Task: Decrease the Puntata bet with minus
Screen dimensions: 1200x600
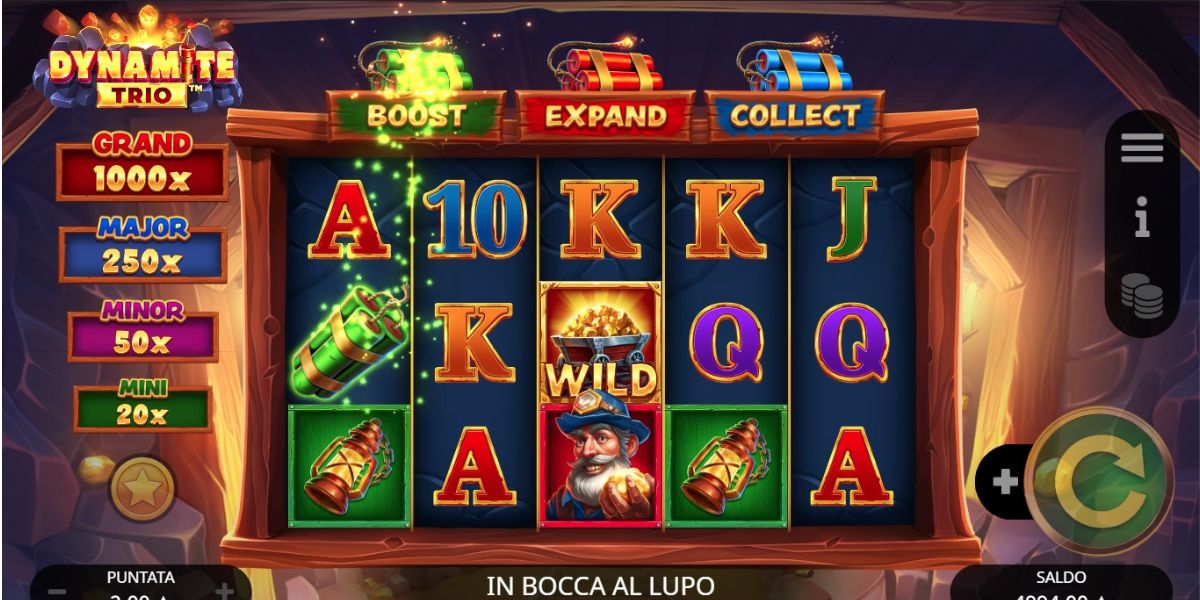Action: [x=57, y=591]
